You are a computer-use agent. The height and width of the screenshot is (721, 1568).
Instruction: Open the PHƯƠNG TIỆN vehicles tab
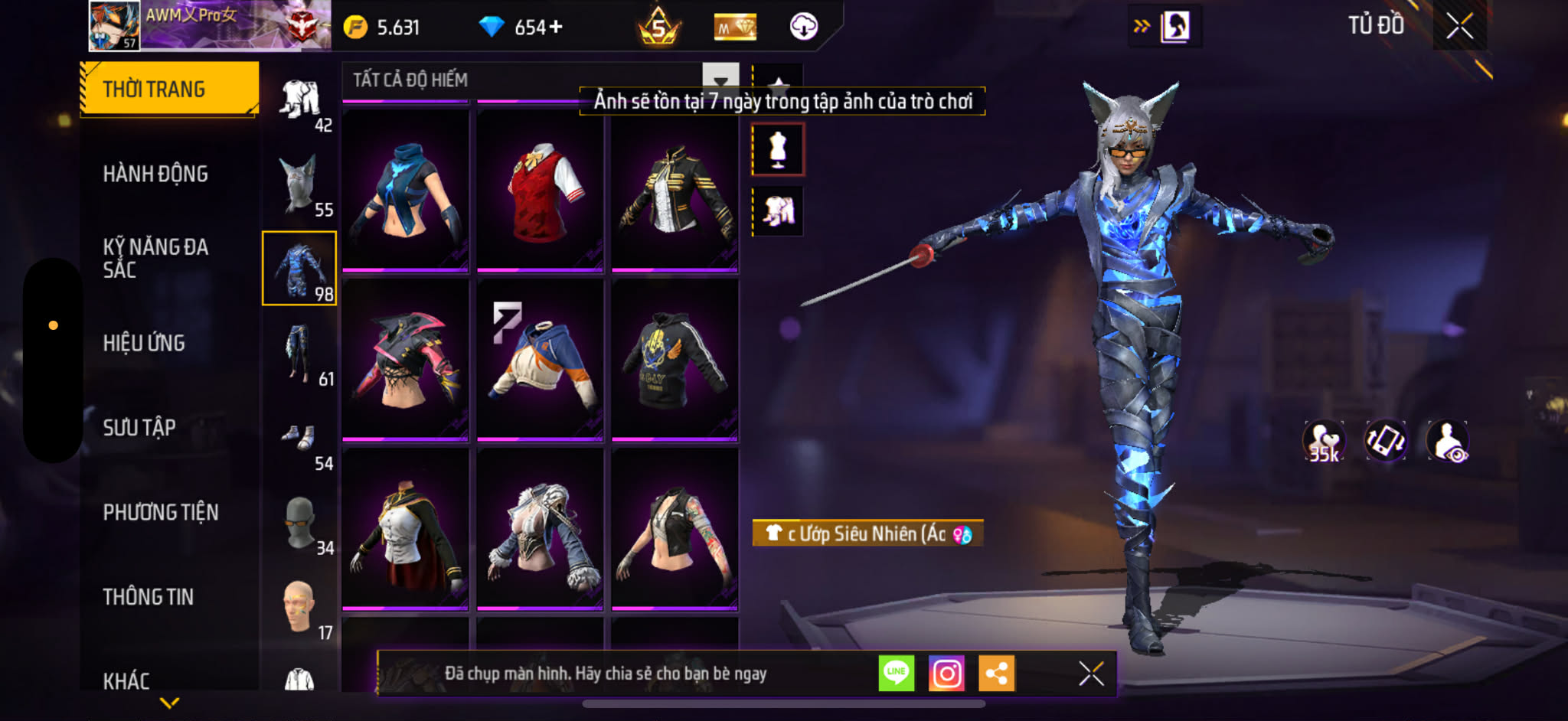click(161, 512)
